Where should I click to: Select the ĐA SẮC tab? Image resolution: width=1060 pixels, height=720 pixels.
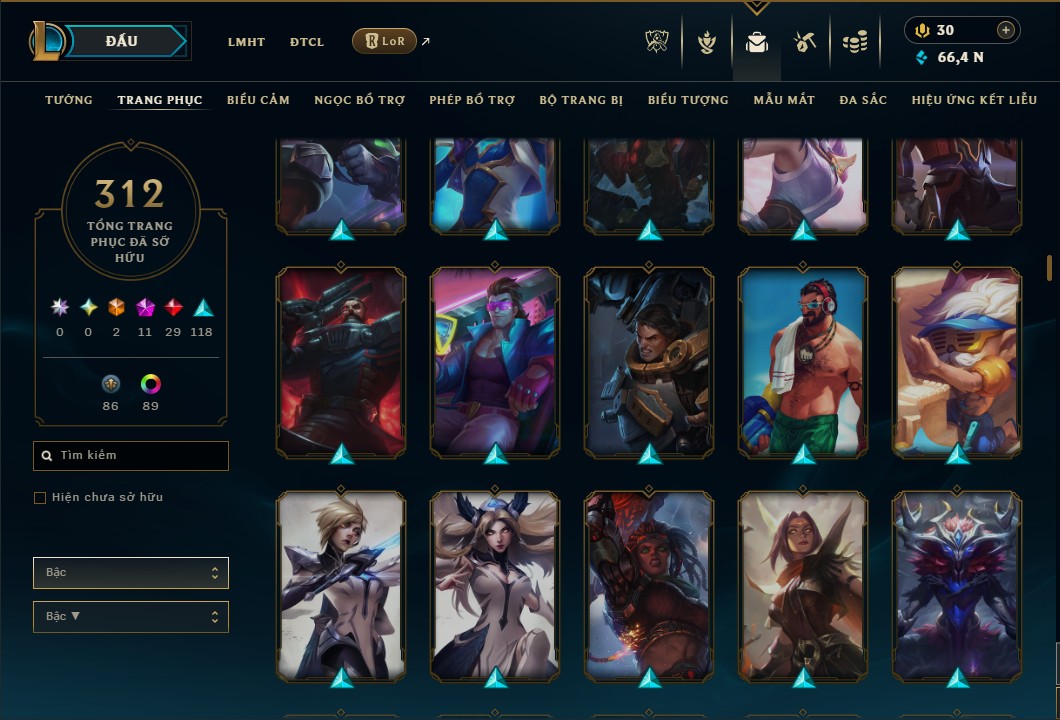coord(863,100)
